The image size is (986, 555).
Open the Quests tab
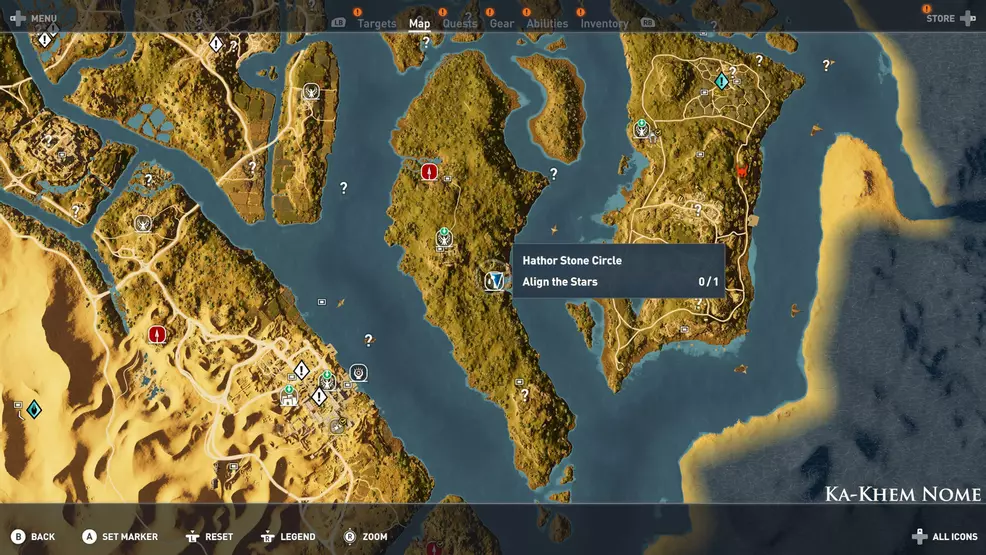(x=460, y=23)
